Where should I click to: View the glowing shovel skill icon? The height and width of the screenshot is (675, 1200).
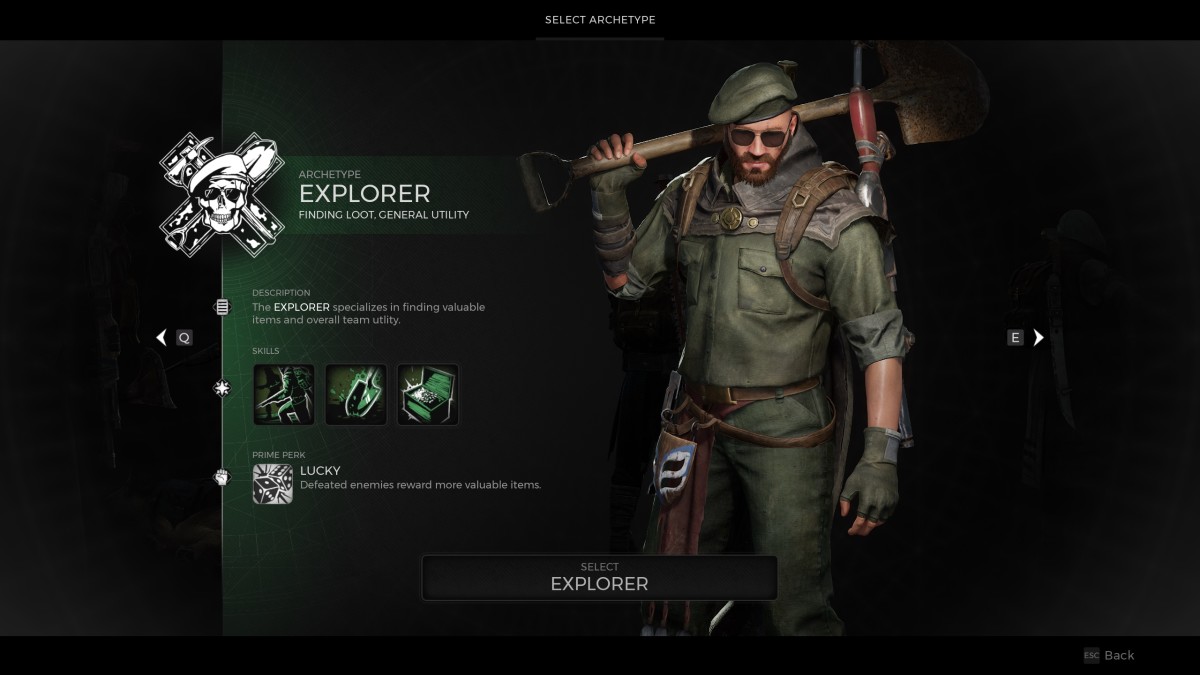point(356,394)
